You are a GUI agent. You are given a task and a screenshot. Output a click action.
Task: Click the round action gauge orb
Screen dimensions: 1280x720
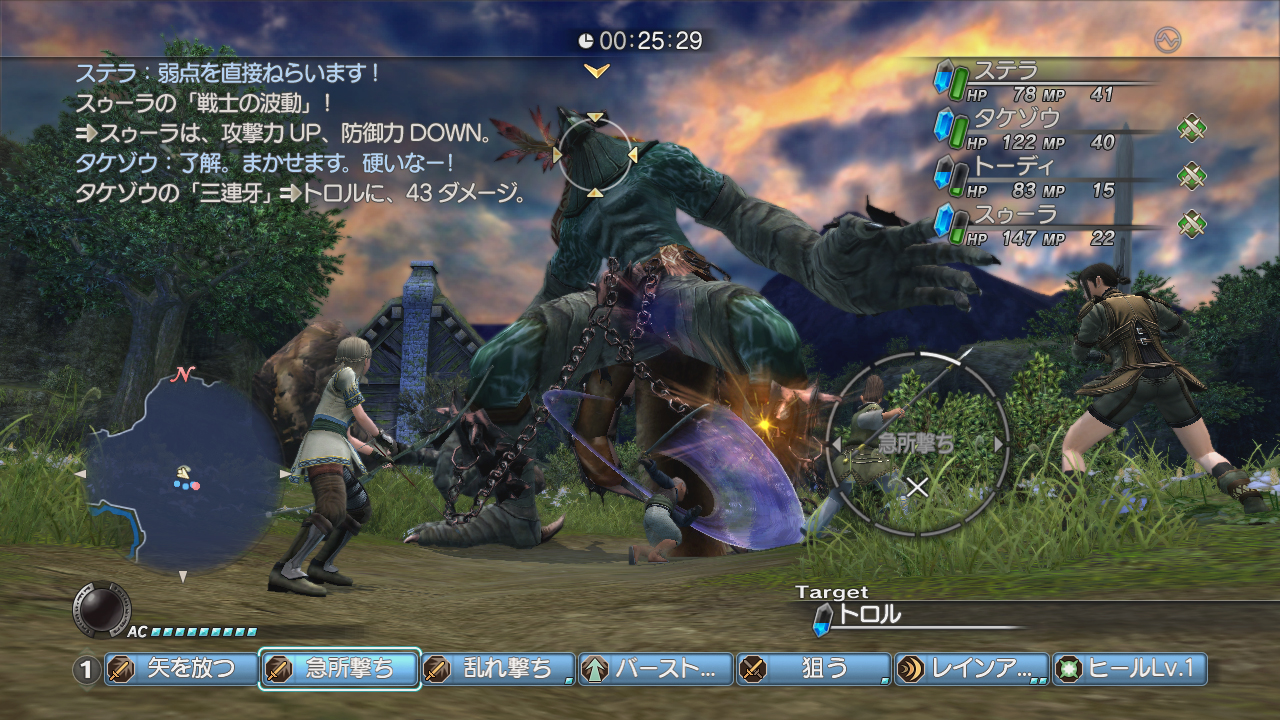pyautogui.click(x=101, y=607)
